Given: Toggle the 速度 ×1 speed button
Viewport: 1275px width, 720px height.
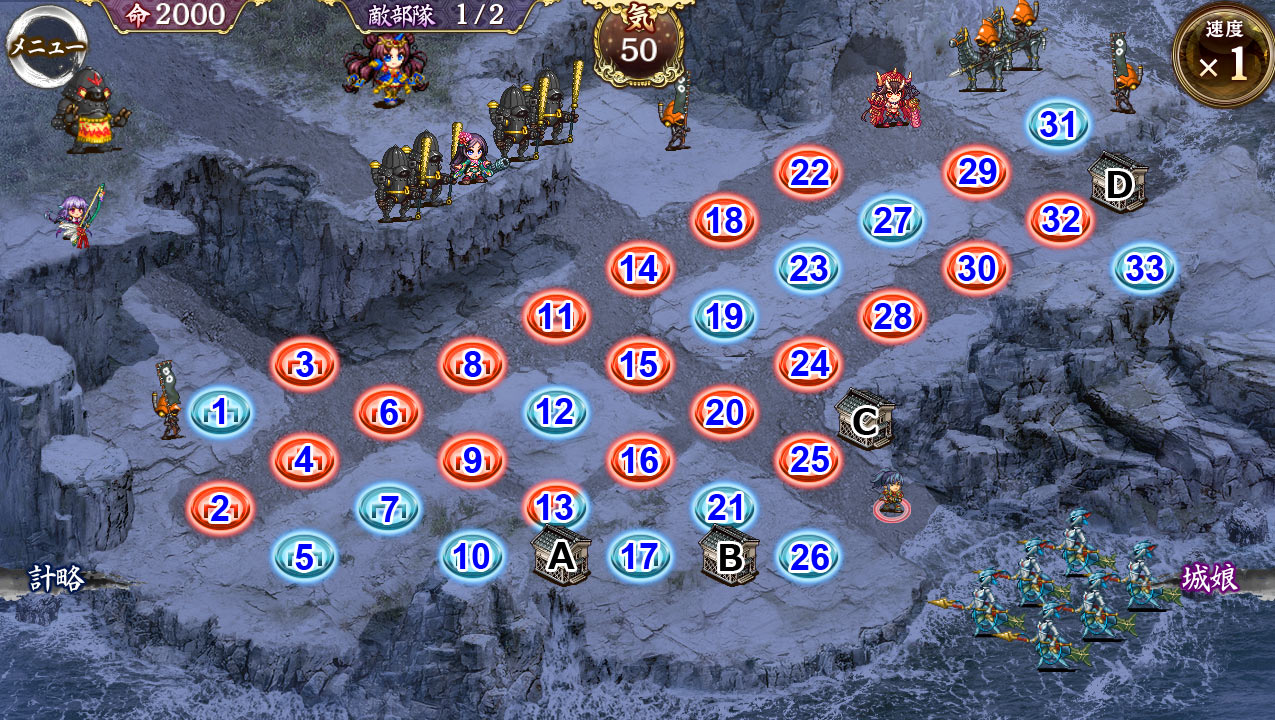Looking at the screenshot, I should coord(1223,54).
